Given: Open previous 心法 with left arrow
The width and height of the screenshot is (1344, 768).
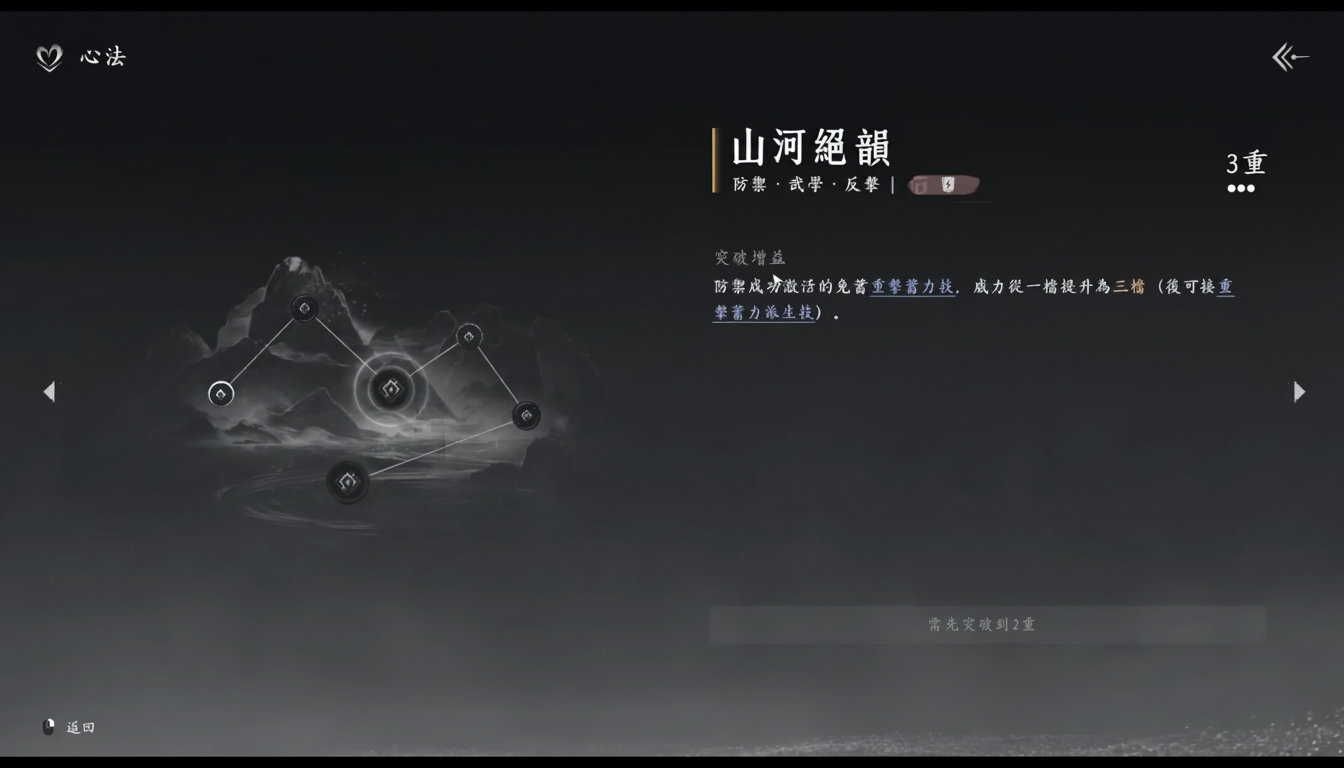Looking at the screenshot, I should coord(48,391).
